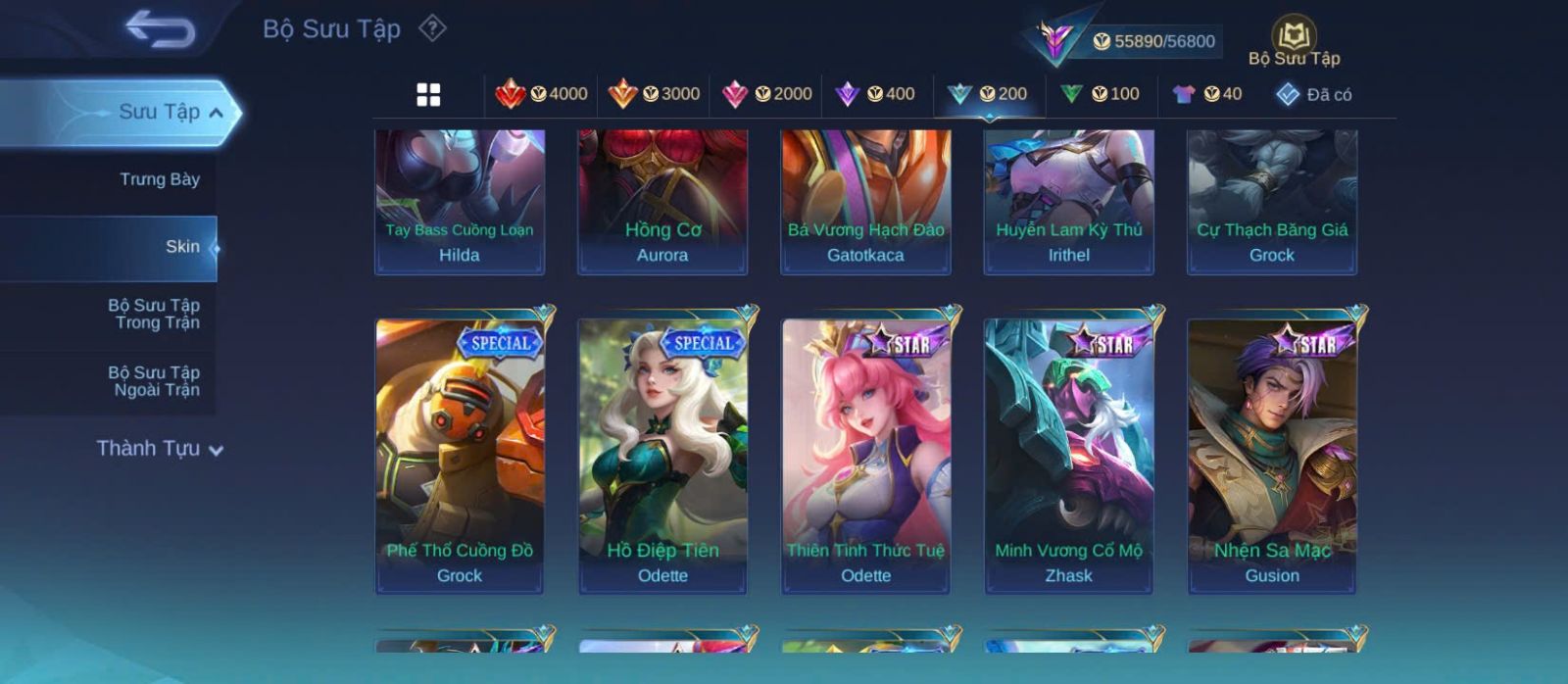Open the Bộ Sưu Tập book icon
1568x684 pixels.
[1294, 39]
